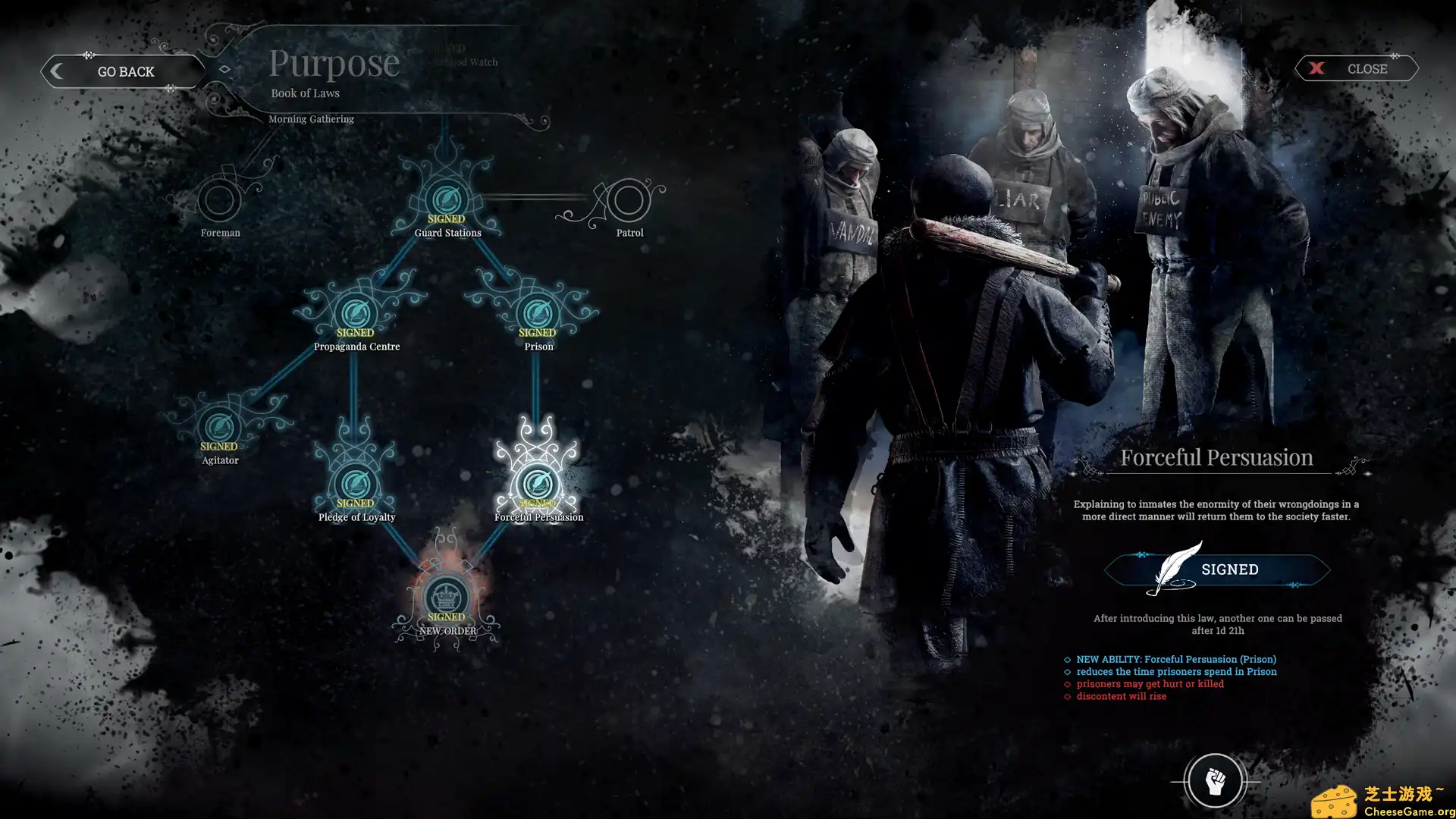This screenshot has height=819, width=1456.
Task: Click the CLOSE button with the X
Action: (1356, 68)
